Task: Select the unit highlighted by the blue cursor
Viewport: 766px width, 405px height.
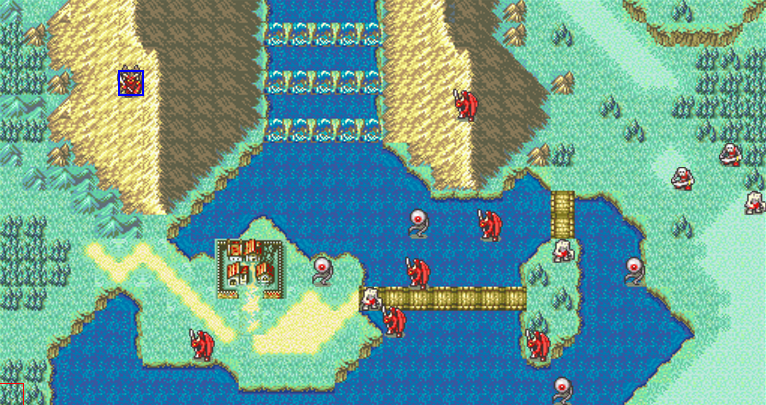Action: click(131, 83)
